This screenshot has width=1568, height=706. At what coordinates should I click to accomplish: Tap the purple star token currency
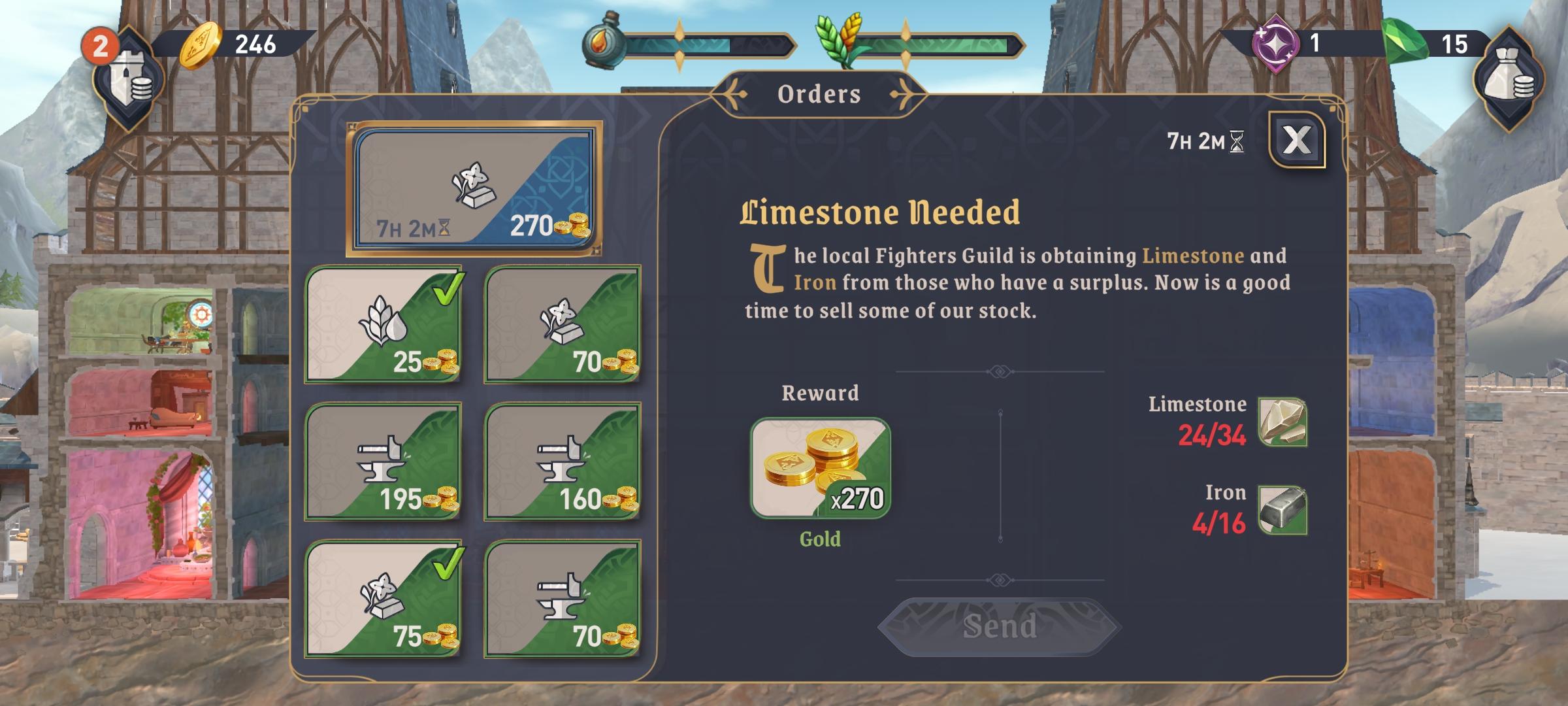1275,43
